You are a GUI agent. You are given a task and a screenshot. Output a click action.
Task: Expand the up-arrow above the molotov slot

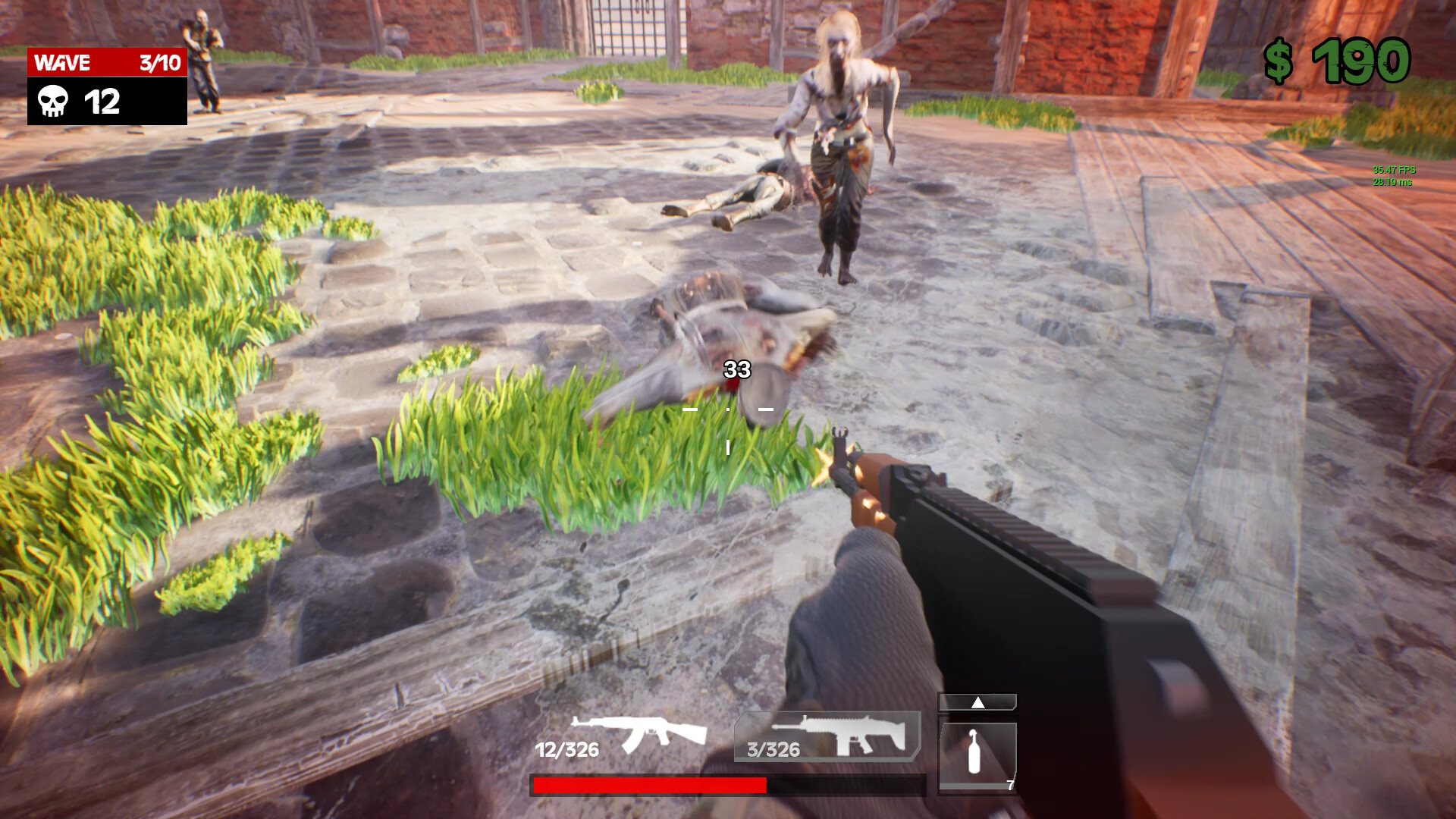[977, 703]
